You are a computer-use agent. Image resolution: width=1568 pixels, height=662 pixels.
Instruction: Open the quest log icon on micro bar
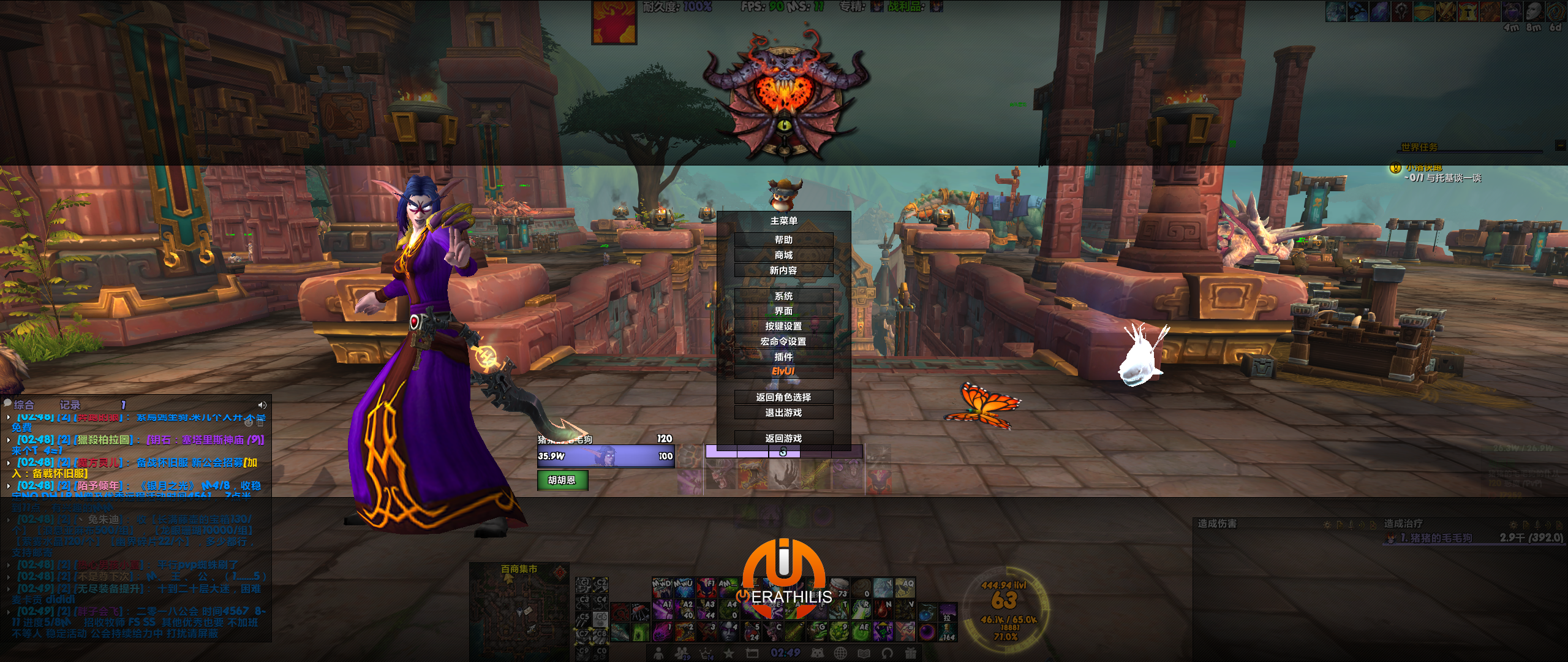[753, 653]
